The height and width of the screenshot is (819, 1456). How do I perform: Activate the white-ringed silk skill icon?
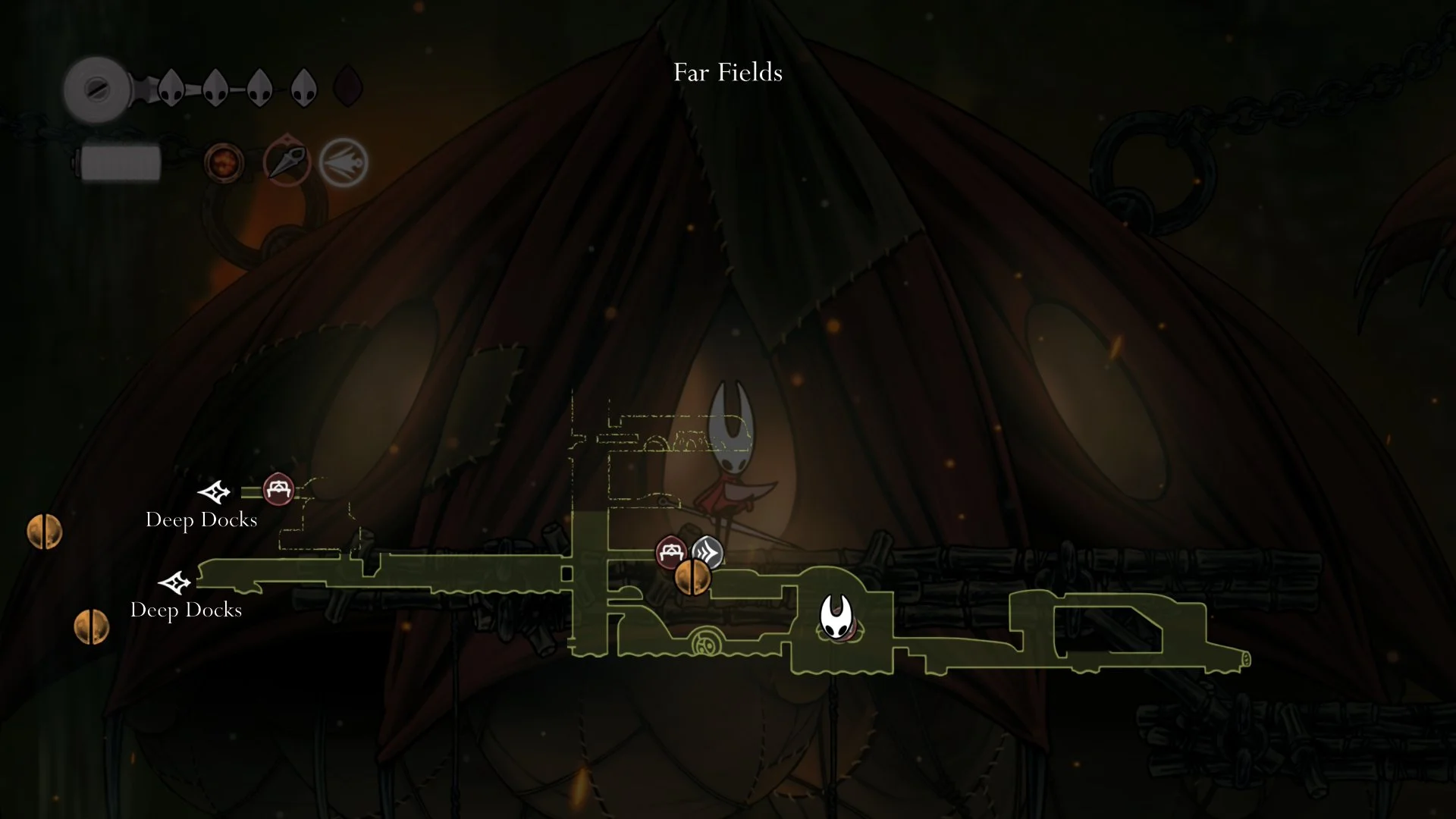343,162
